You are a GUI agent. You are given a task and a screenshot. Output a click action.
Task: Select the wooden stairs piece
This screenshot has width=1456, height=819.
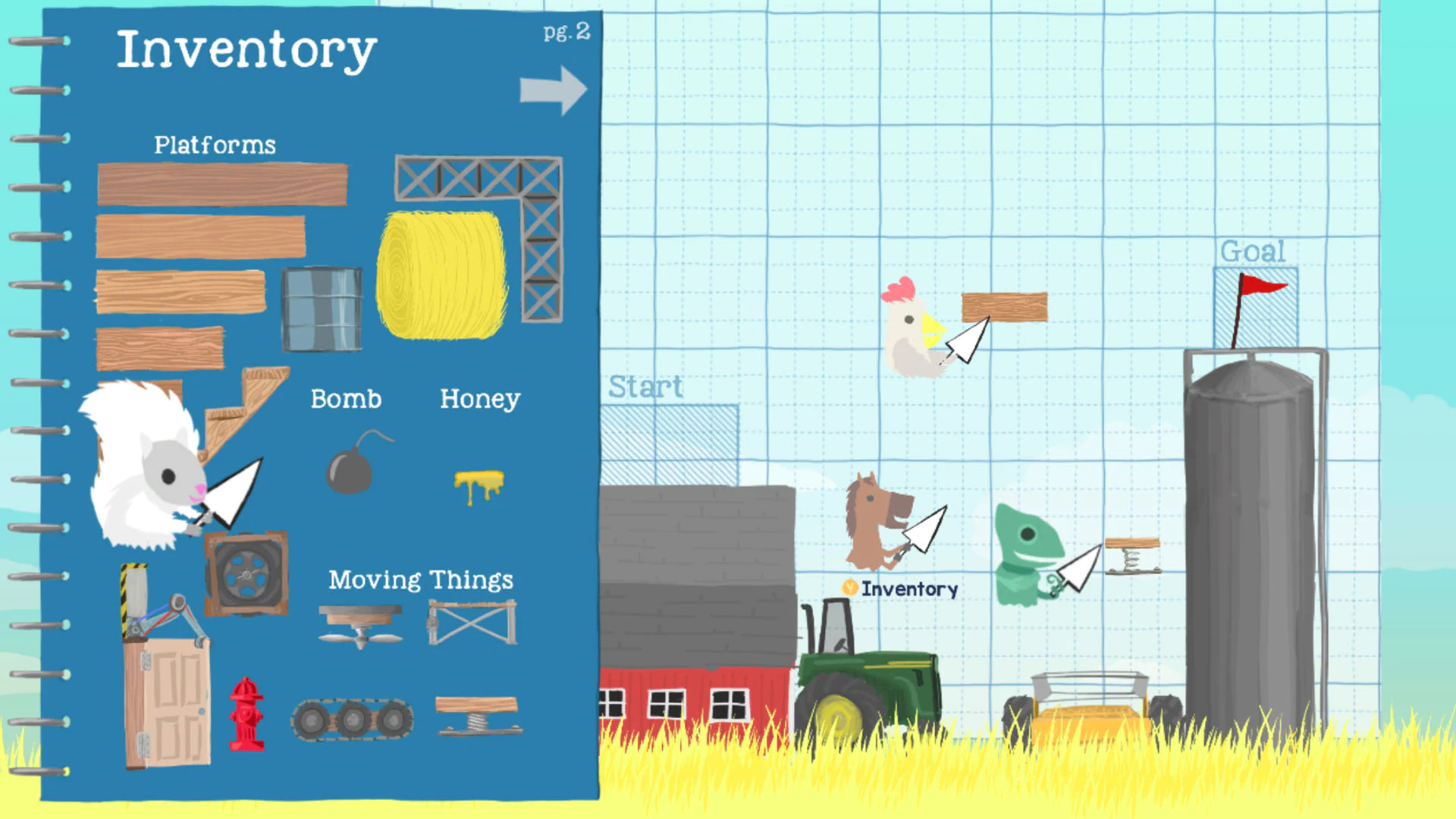coord(243,409)
